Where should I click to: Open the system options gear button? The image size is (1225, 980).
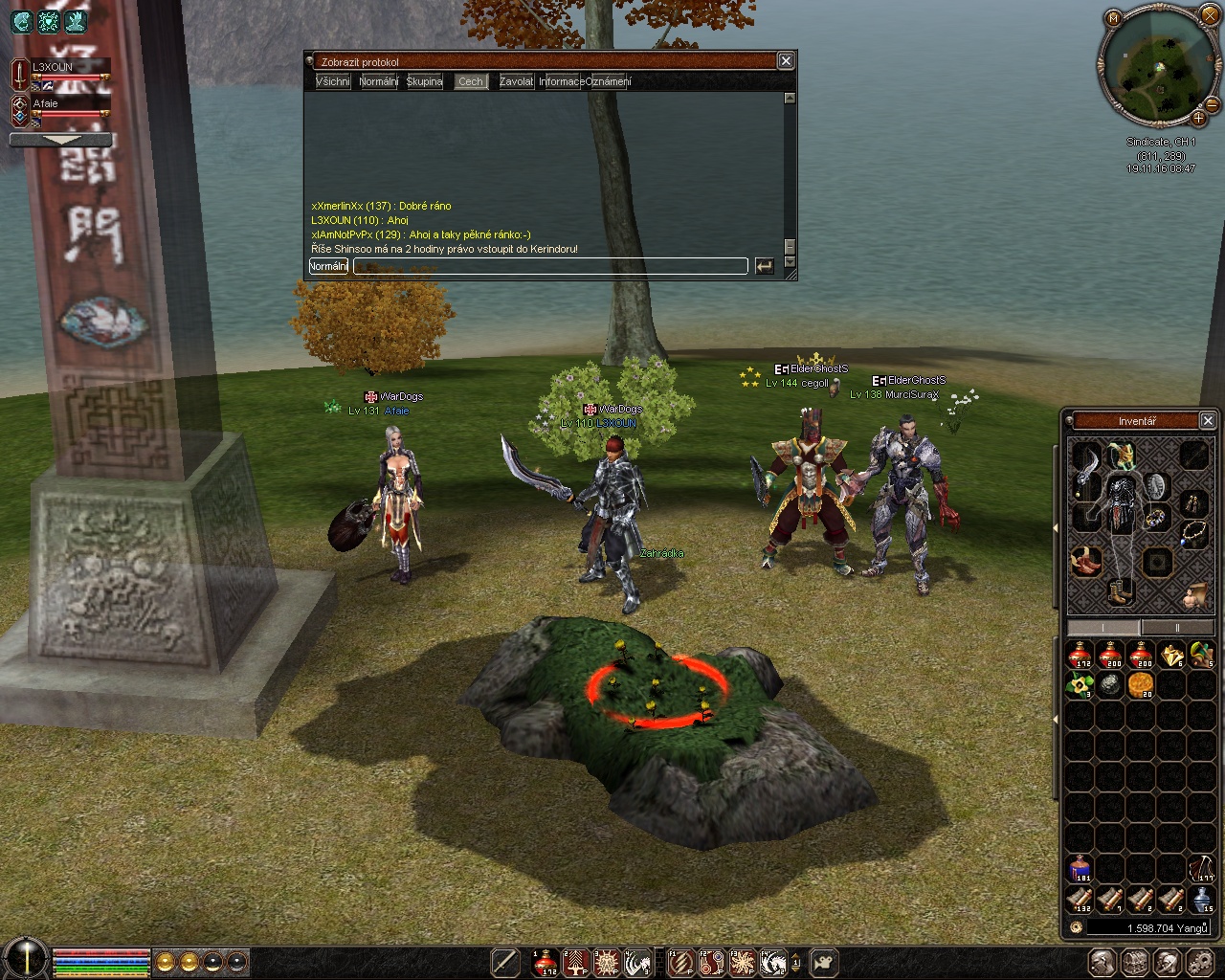tap(1198, 963)
